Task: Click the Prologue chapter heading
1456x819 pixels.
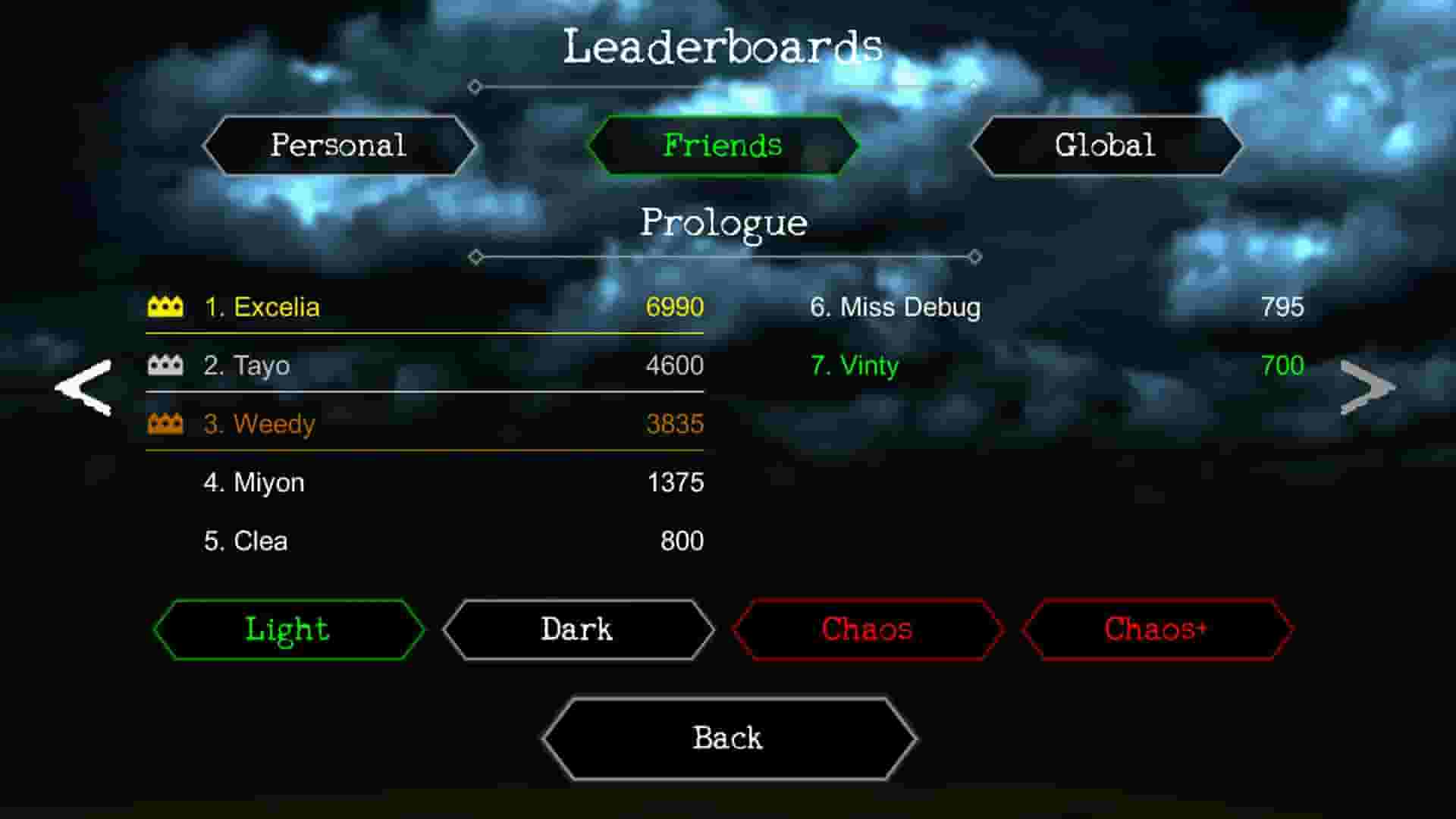Action: [725, 223]
